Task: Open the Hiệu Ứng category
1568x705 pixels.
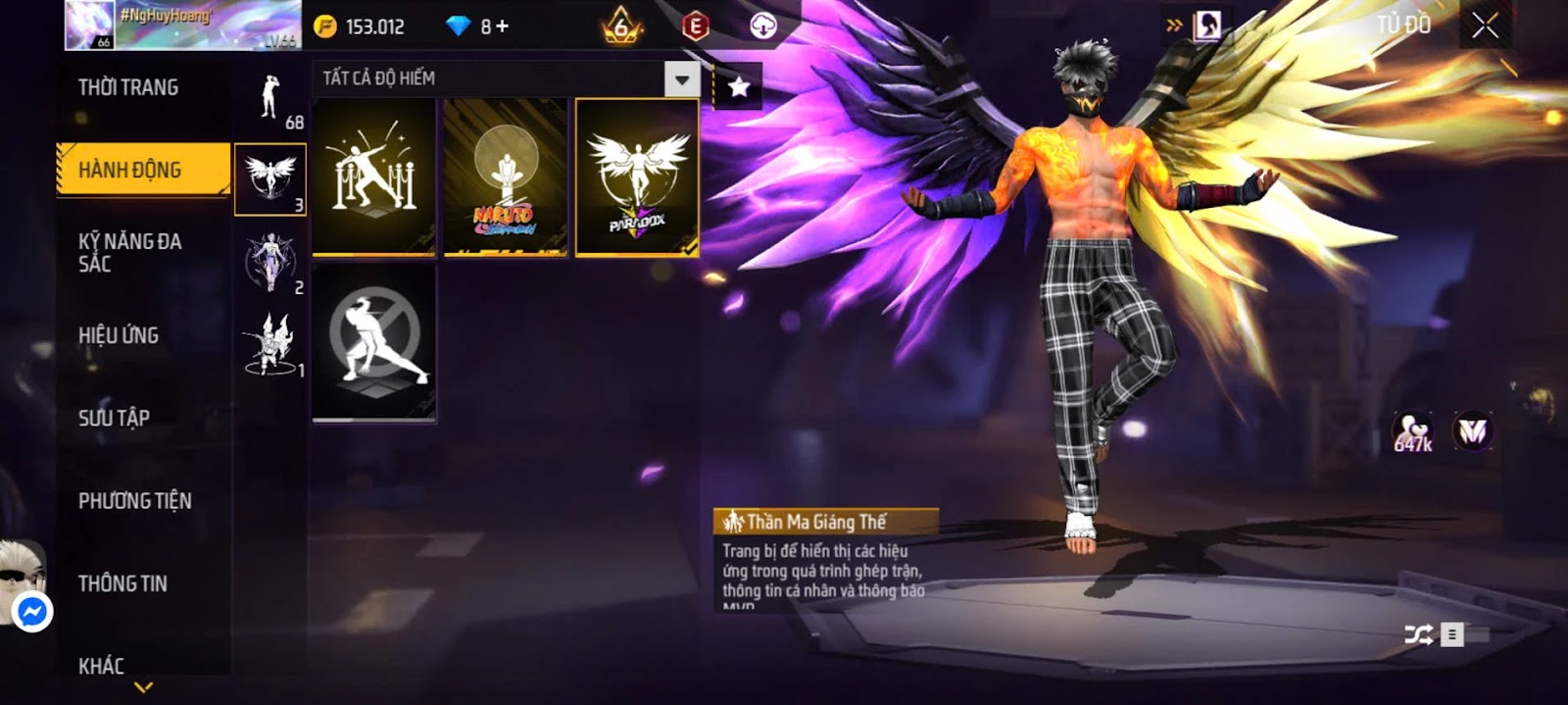Action: point(119,335)
